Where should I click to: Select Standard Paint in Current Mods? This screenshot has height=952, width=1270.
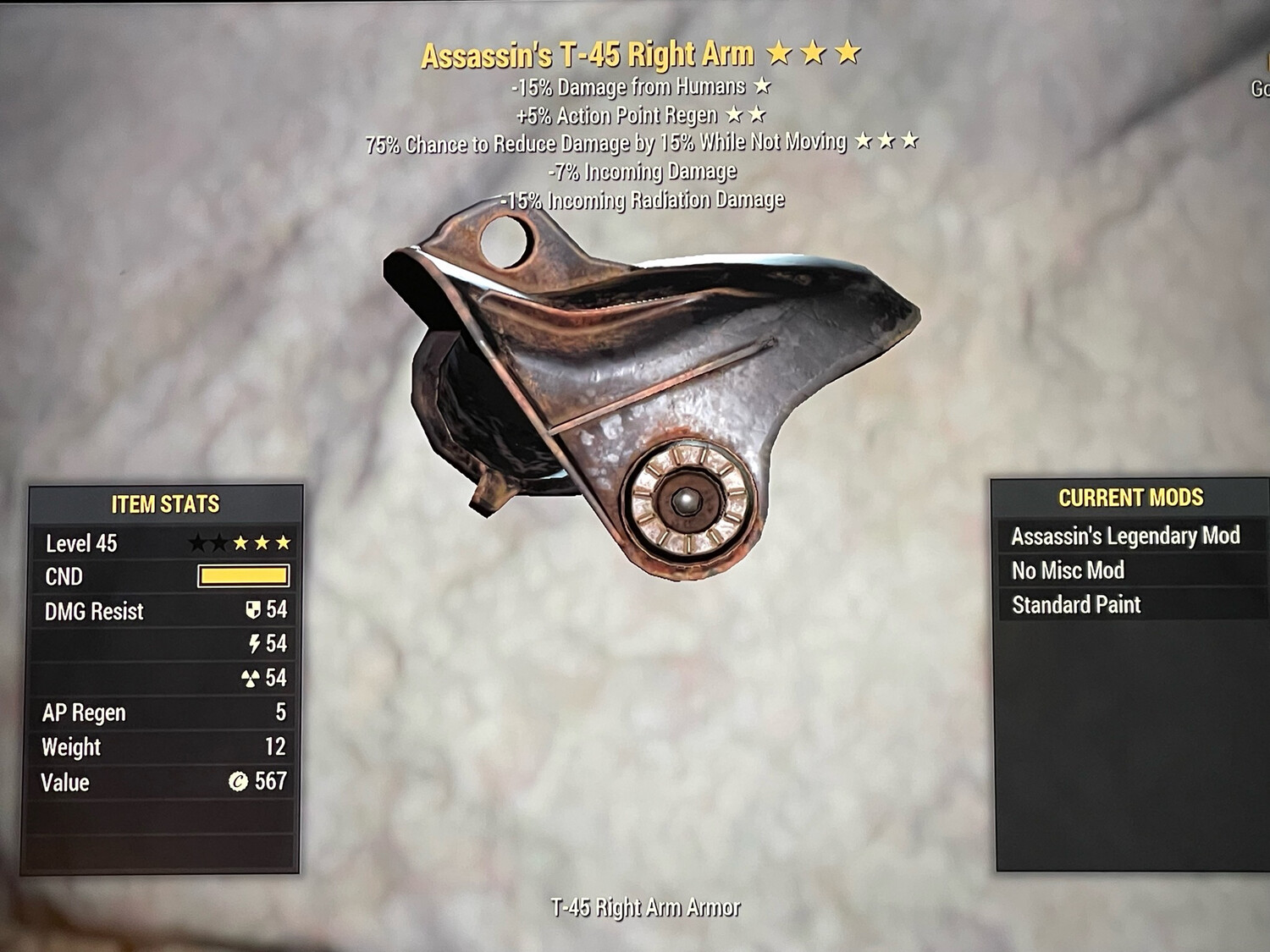click(x=1076, y=605)
